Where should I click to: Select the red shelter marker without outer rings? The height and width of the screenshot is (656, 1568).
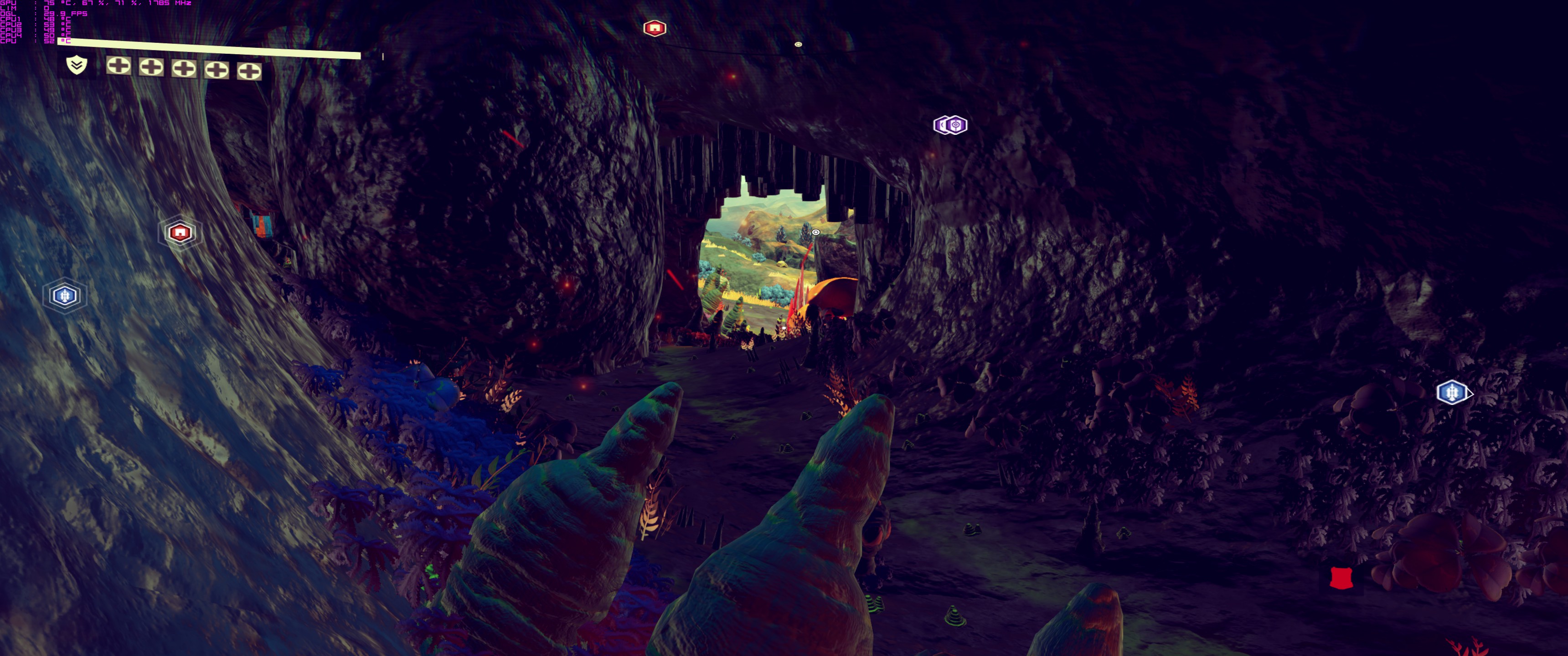pos(655,28)
